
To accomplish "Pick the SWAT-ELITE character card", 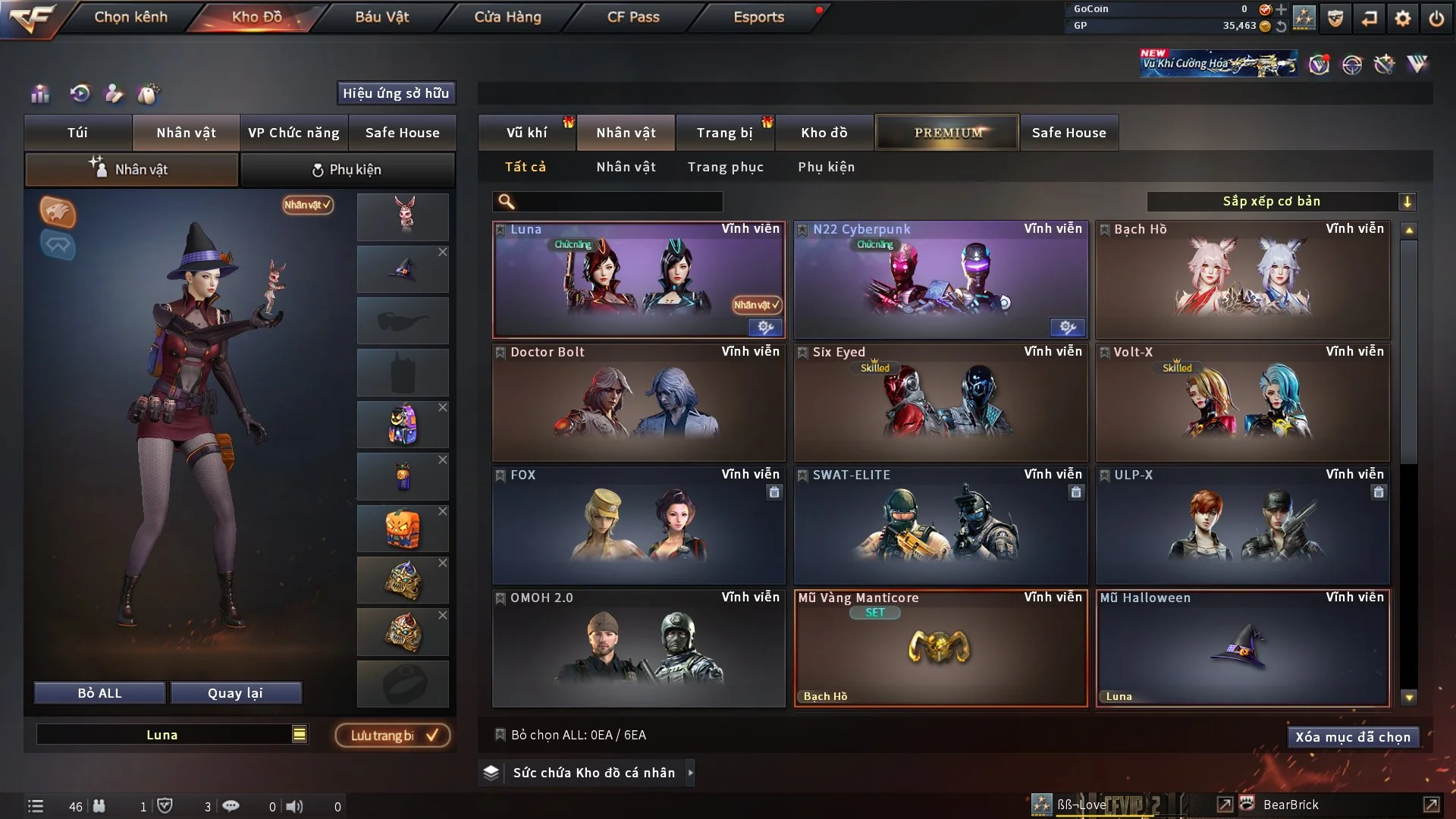I will [940, 526].
